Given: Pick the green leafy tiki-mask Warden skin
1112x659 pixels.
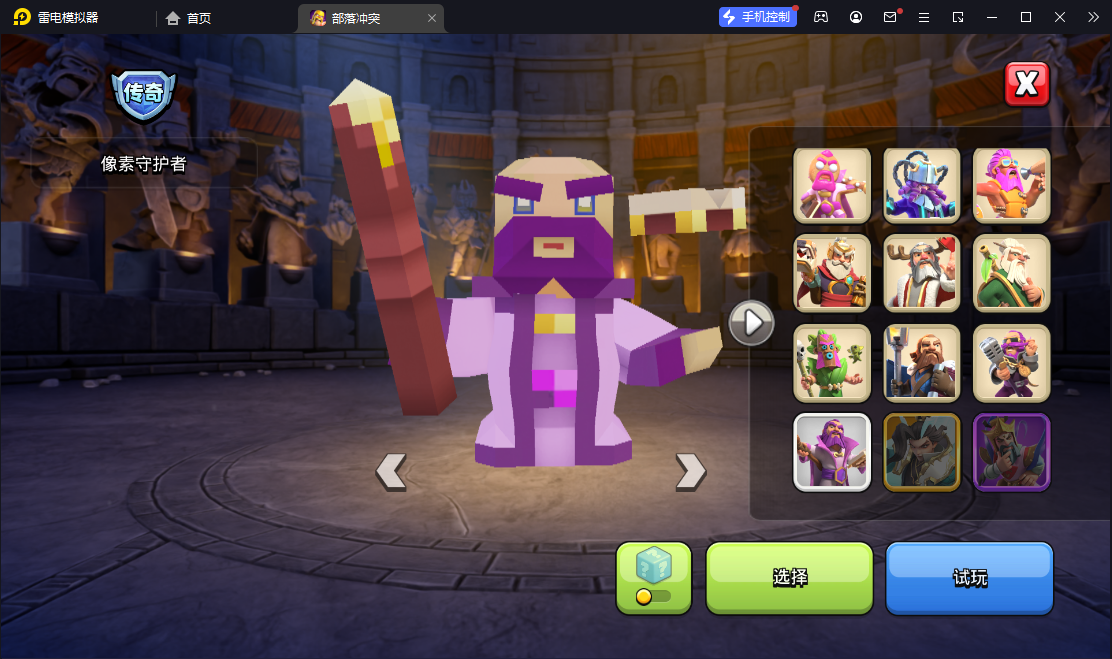Looking at the screenshot, I should (832, 362).
